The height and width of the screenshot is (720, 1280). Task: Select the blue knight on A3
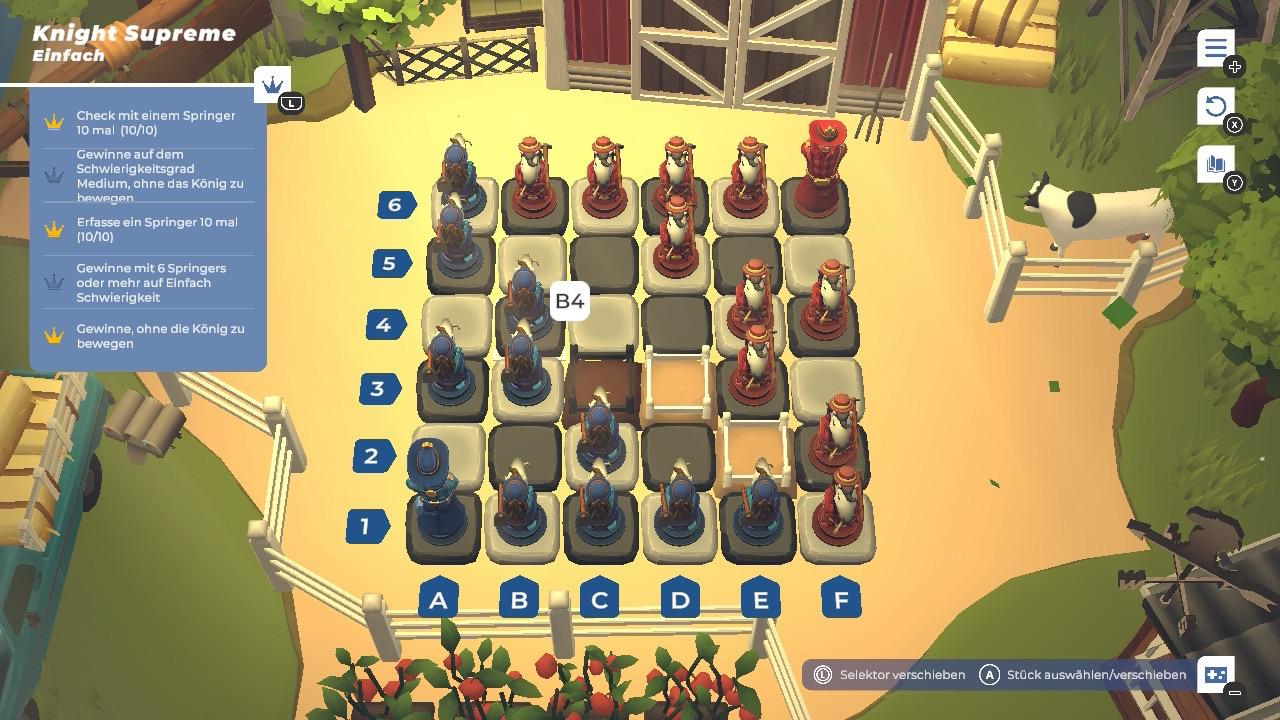[446, 370]
